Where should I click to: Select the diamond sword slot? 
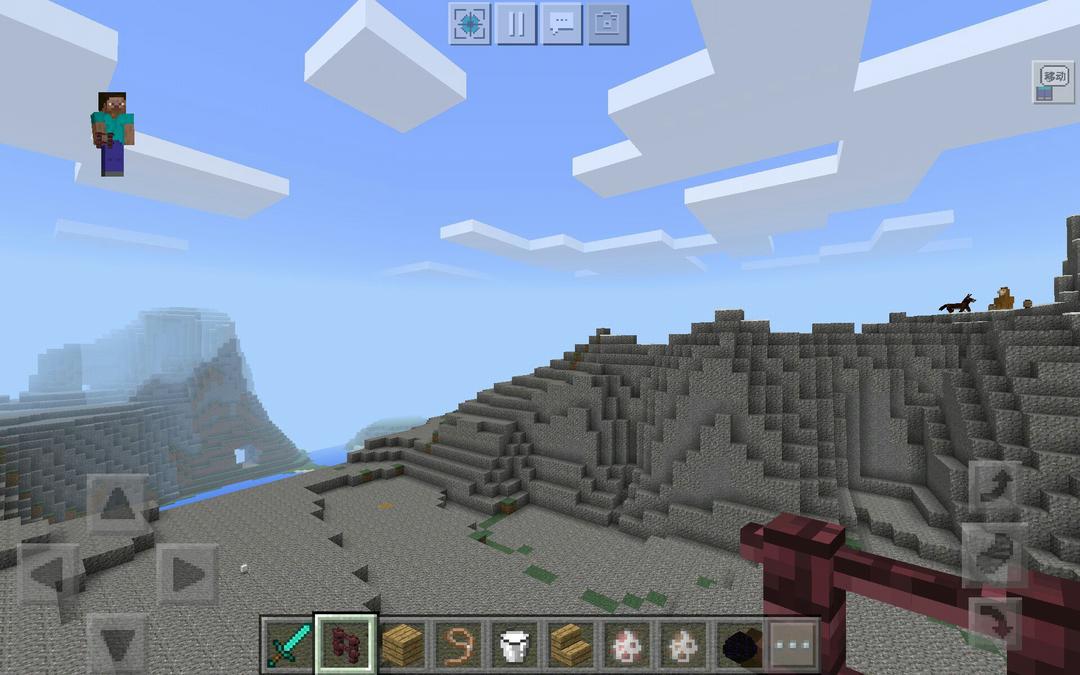pos(290,645)
